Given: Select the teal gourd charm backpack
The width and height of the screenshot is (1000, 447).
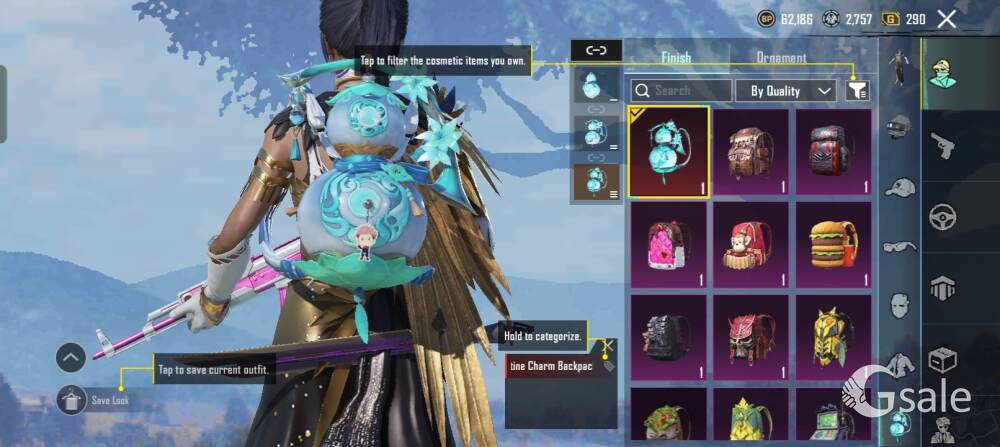Looking at the screenshot, I should (669, 152).
